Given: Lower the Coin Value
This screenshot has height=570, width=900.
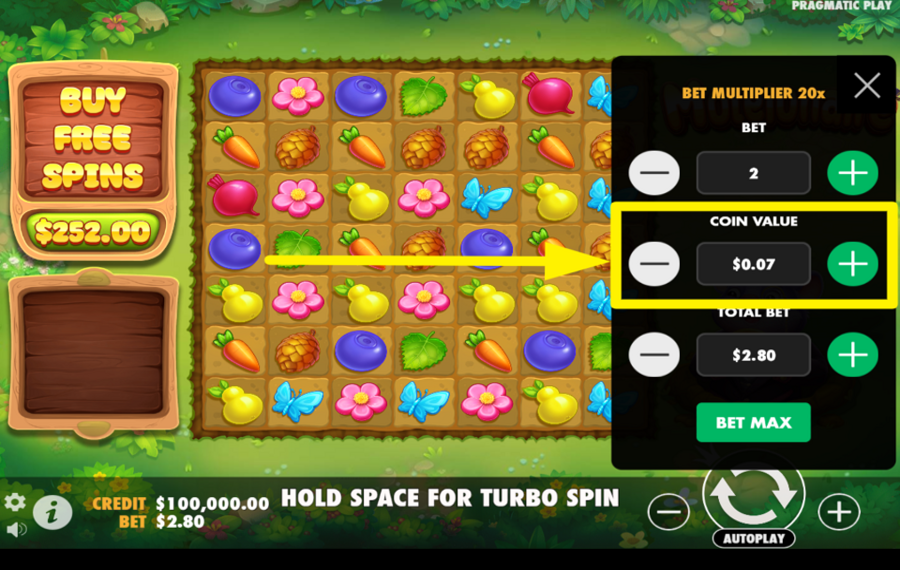Looking at the screenshot, I should [x=654, y=264].
